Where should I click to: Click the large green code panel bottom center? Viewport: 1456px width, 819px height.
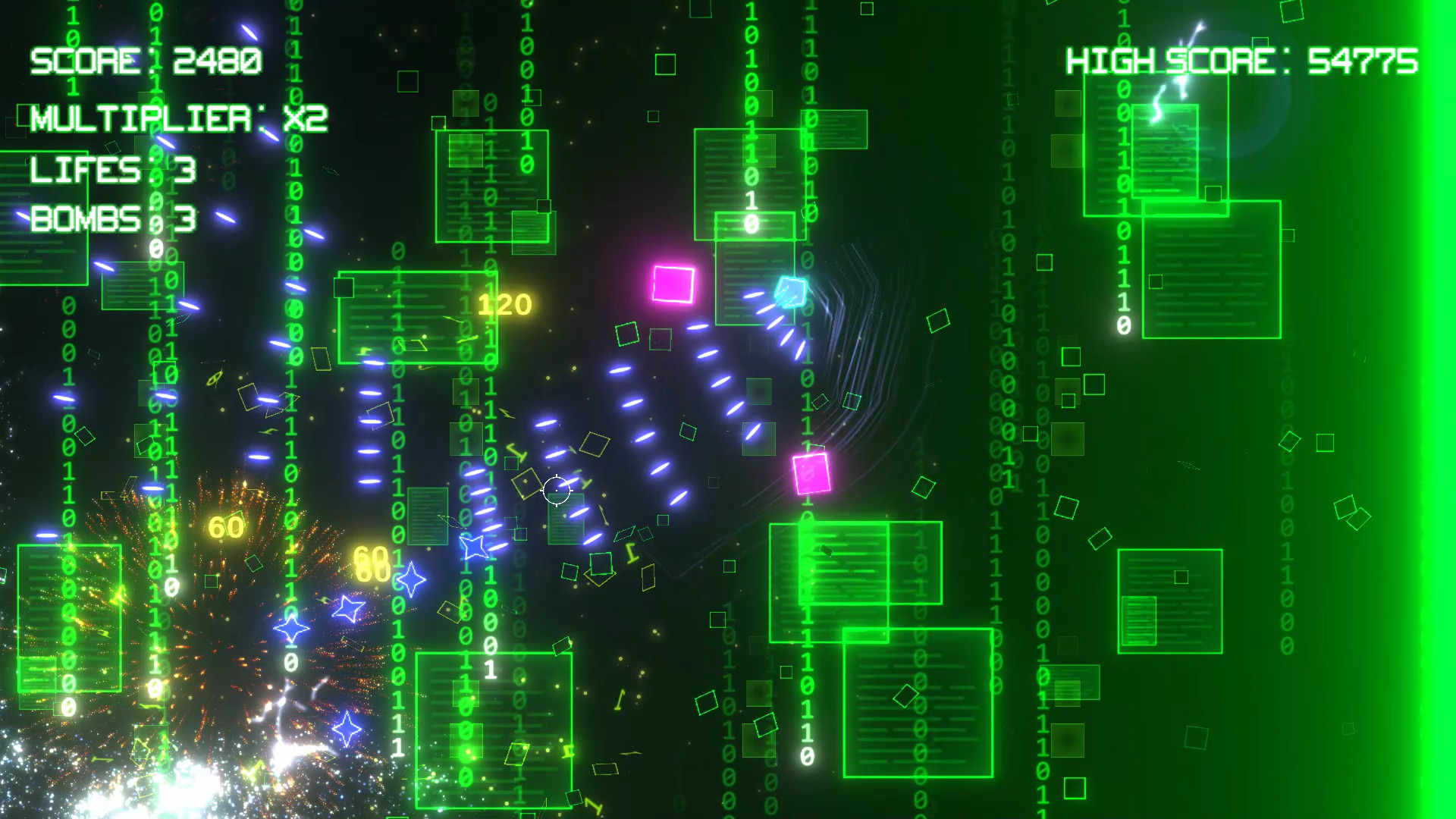(493, 728)
